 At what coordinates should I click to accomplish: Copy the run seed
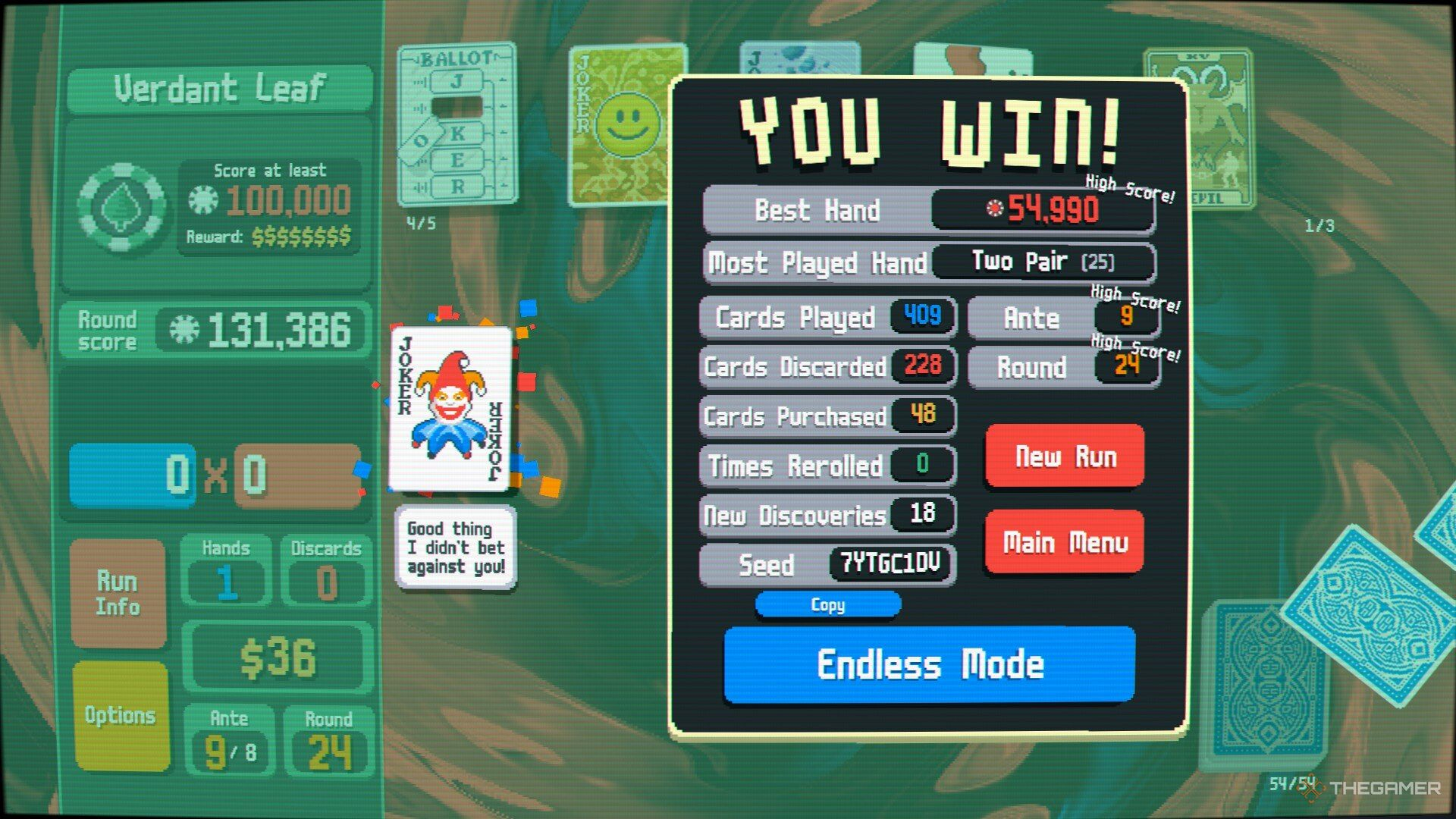pyautogui.click(x=827, y=605)
